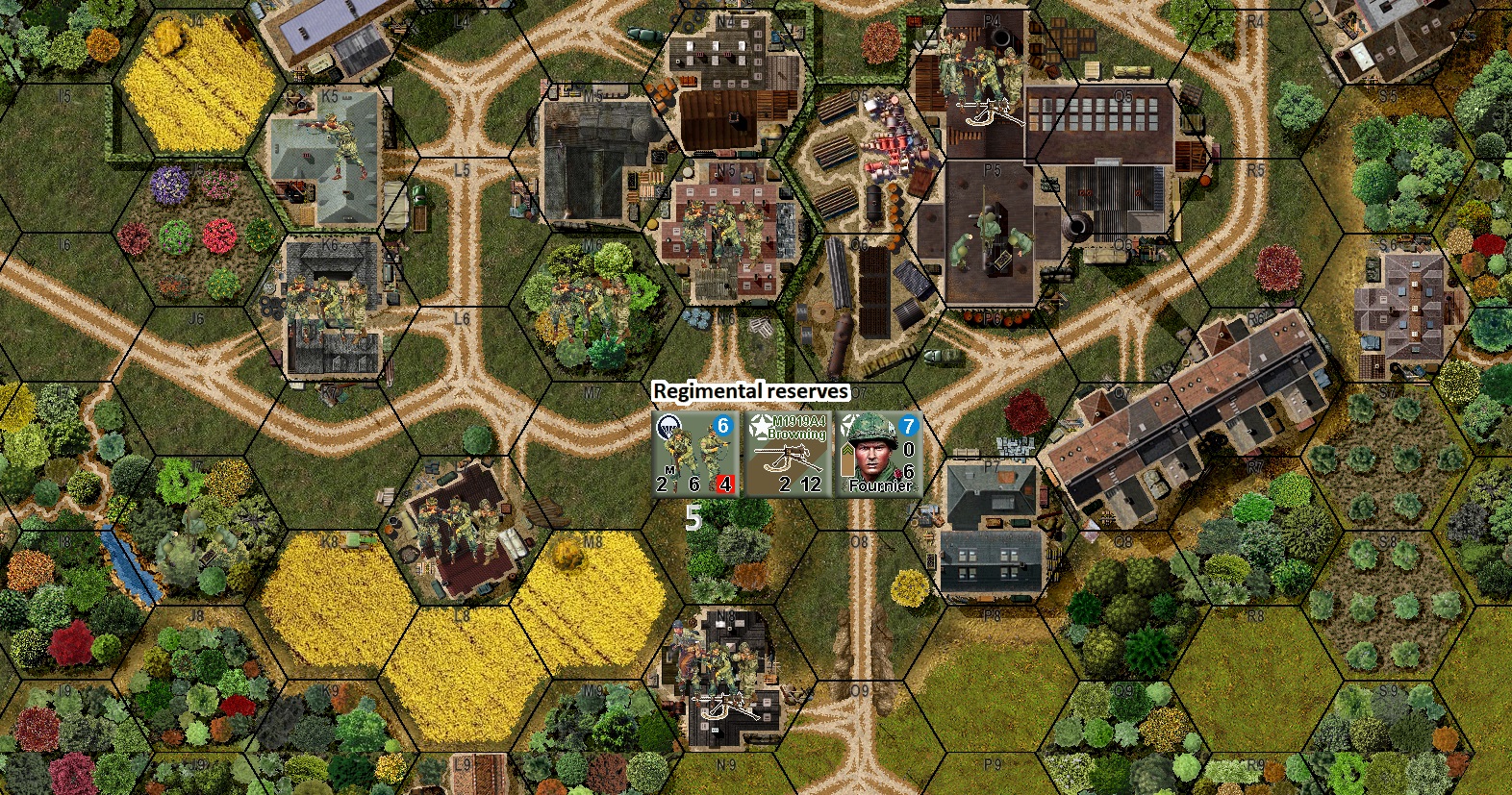Click the blue 7 badge on Fournier's counter
The width and height of the screenshot is (1512, 795).
[x=908, y=423]
